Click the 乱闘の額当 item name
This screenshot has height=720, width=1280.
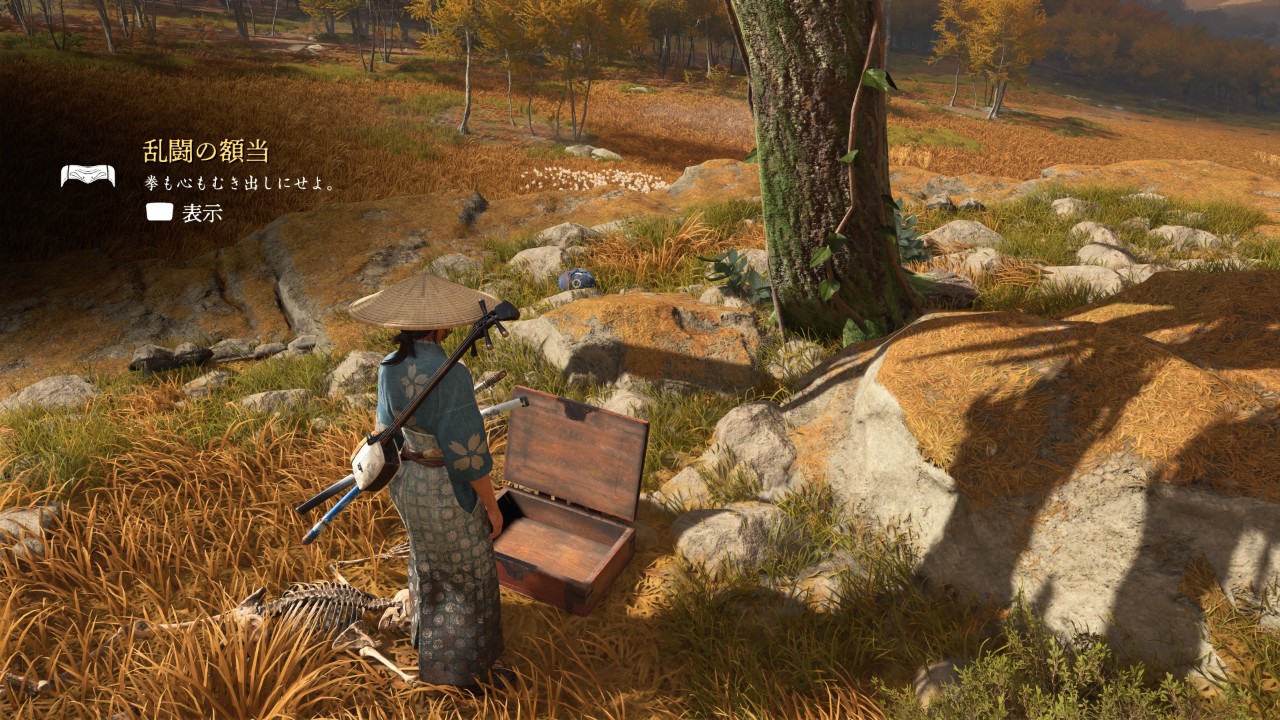click(x=206, y=152)
